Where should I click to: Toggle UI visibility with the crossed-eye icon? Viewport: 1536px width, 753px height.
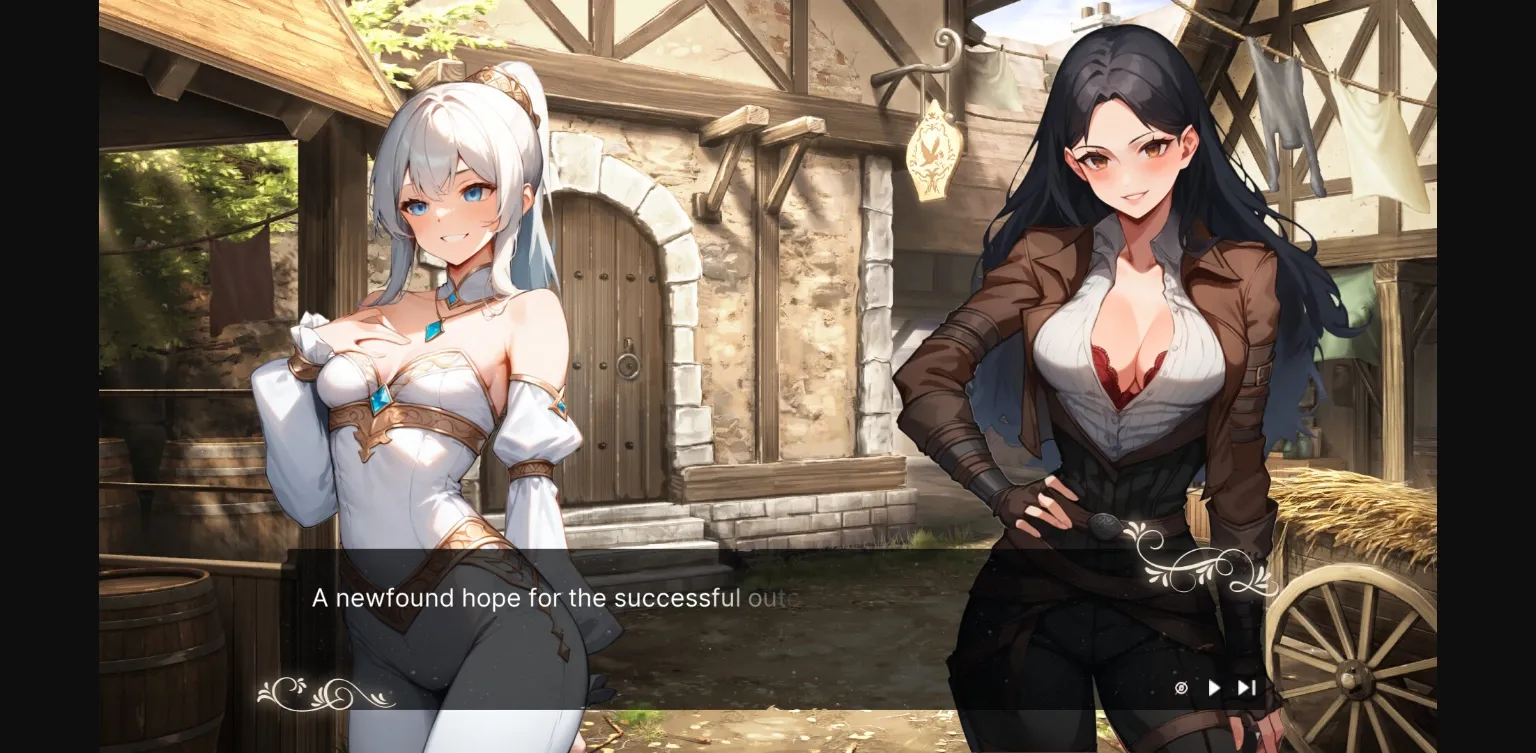[1181, 687]
